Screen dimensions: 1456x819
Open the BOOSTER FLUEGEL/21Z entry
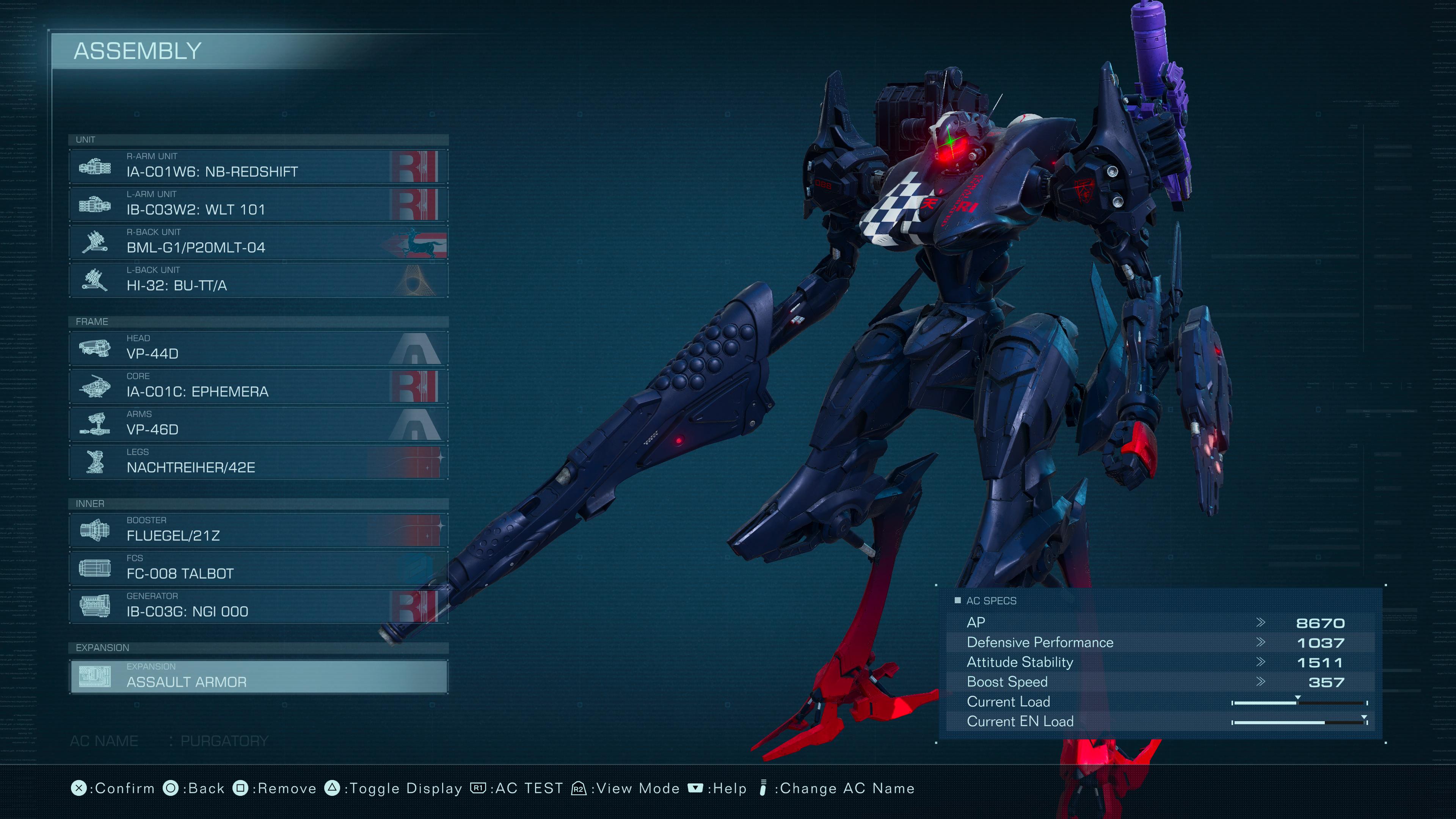(x=258, y=530)
